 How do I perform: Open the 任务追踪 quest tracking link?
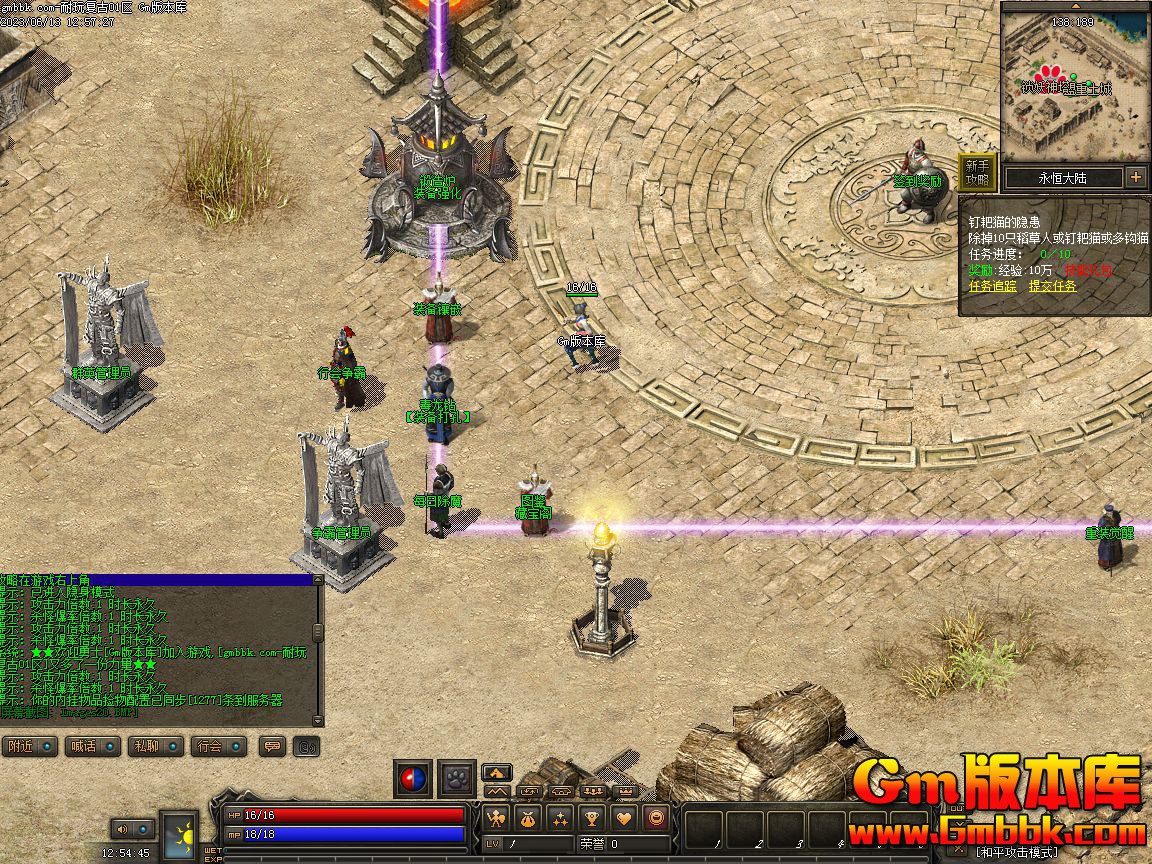click(992, 286)
